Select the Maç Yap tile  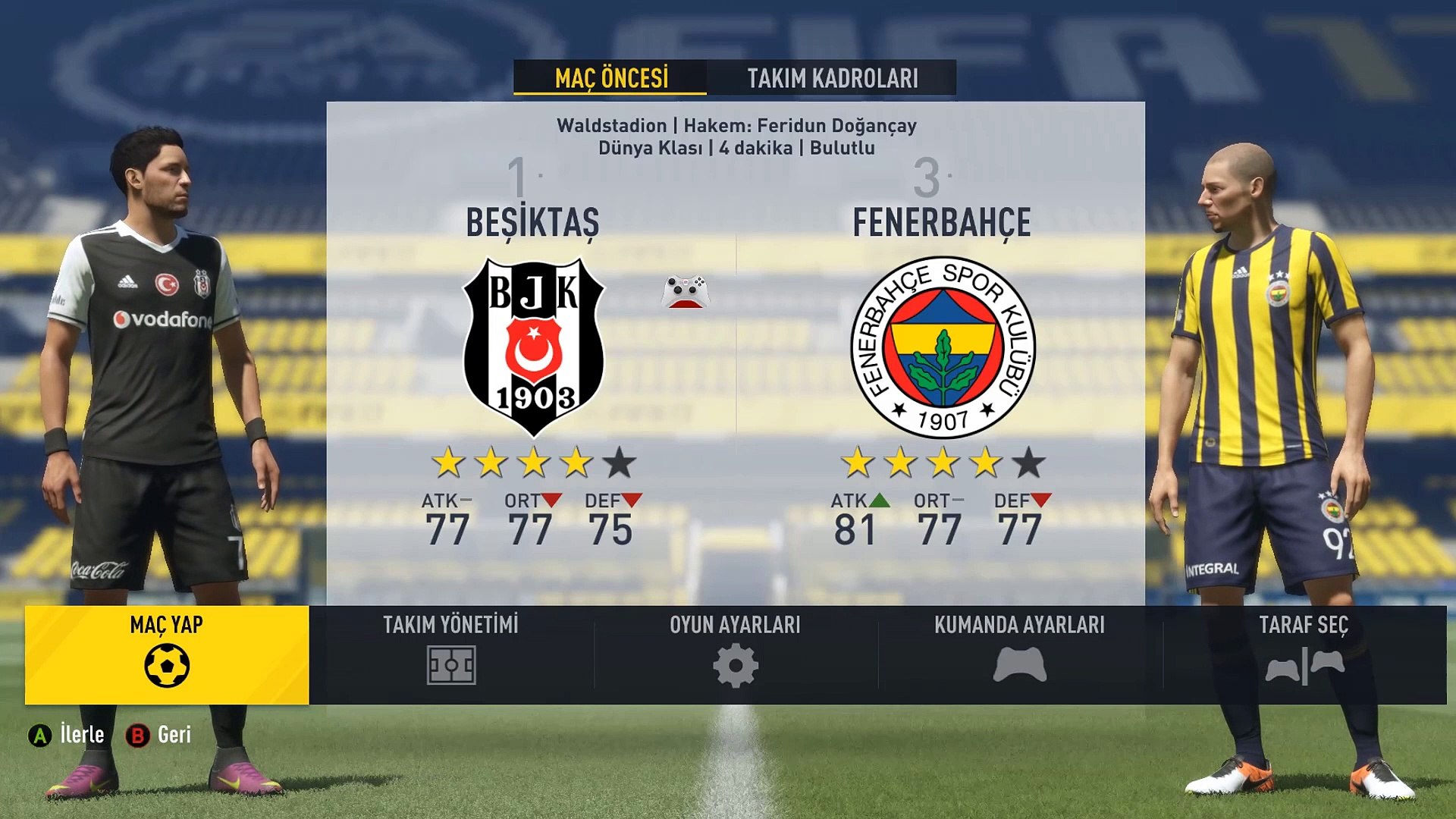[x=167, y=654]
